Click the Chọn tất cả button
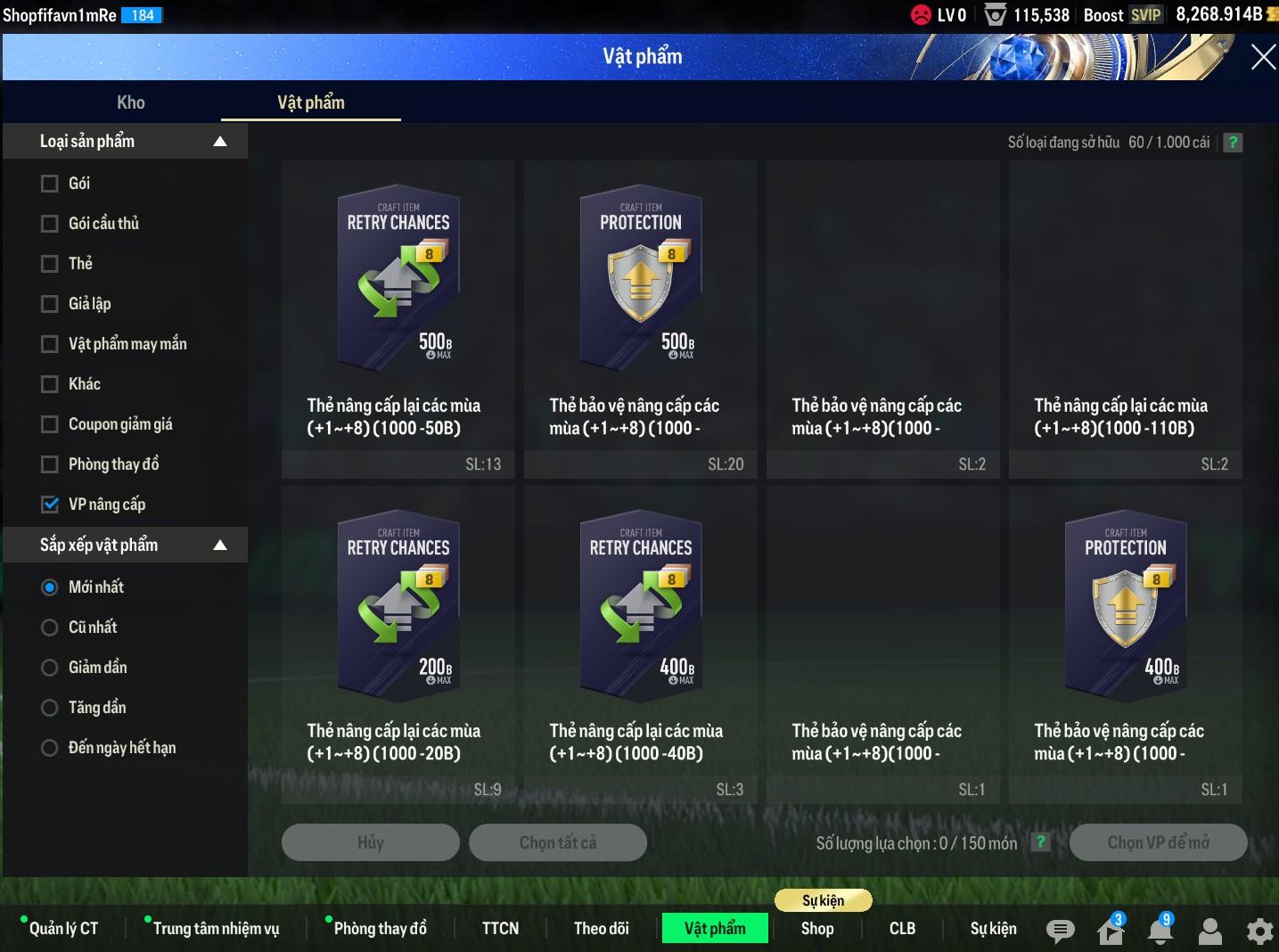Image resolution: width=1279 pixels, height=952 pixels. point(558,842)
